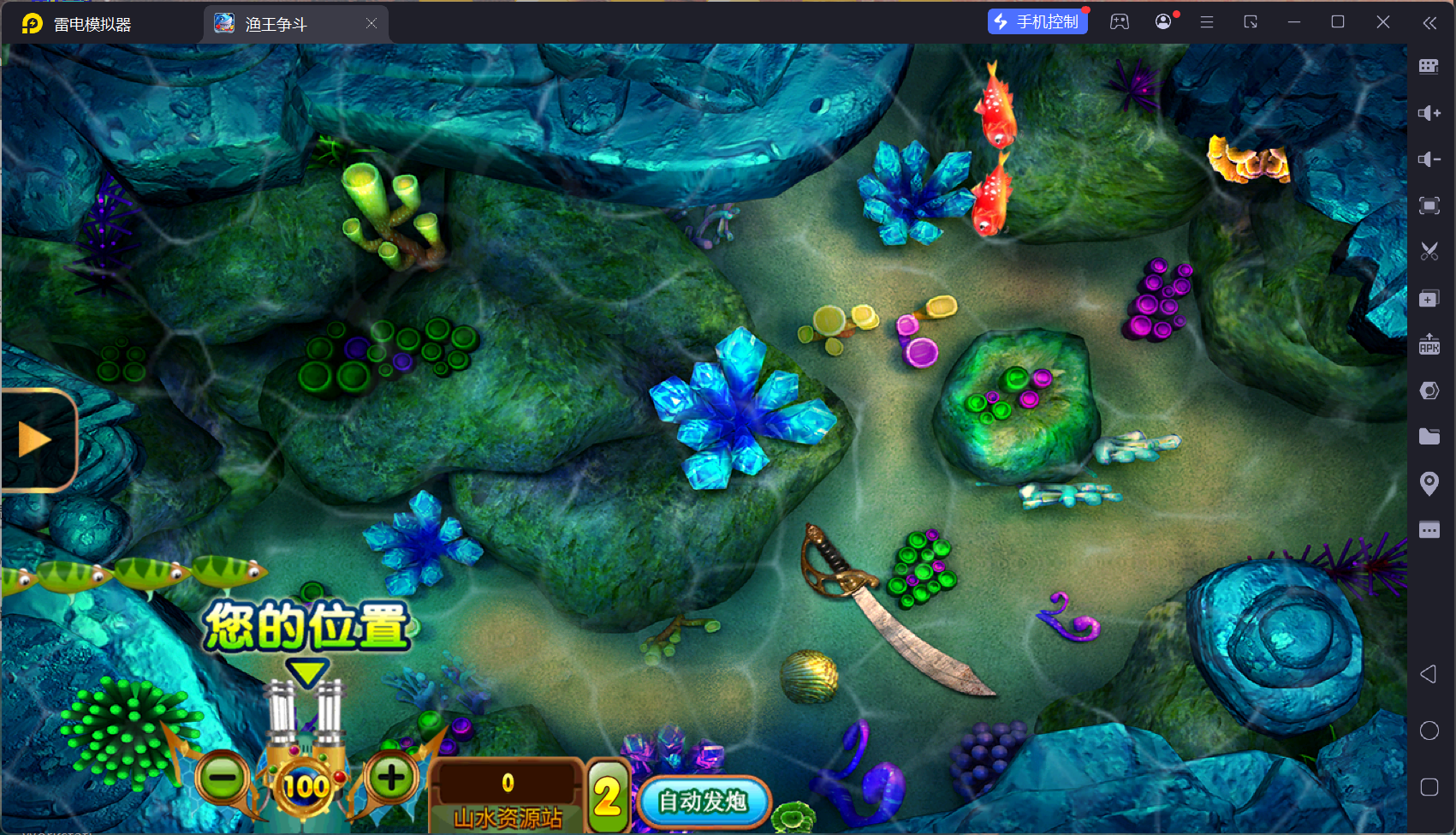This screenshot has height=835, width=1456.
Task: Decrease cannon bet with the minus button
Action: click(223, 778)
